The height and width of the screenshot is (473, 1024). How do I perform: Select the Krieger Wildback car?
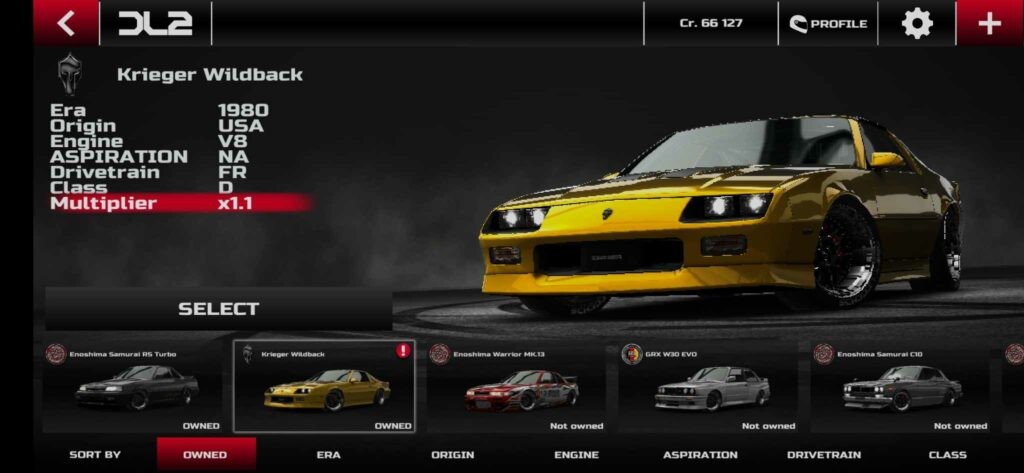pos(218,309)
